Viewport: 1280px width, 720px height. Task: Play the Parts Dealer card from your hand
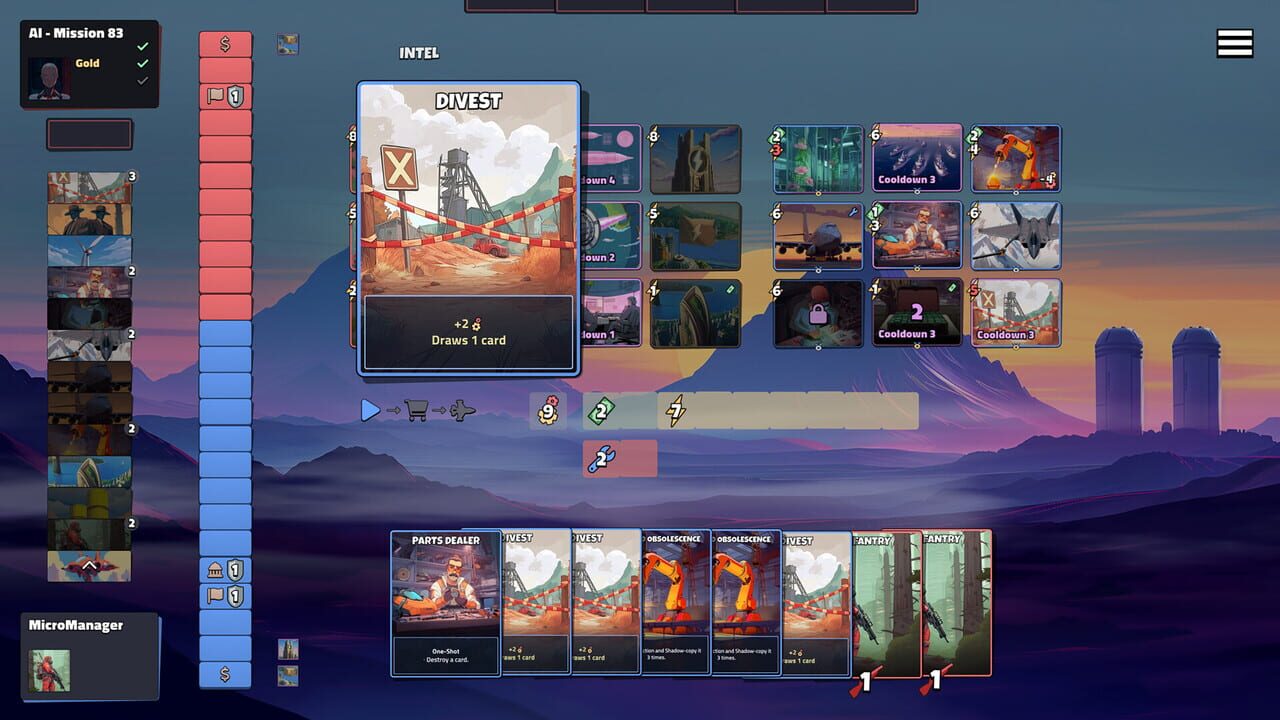444,605
